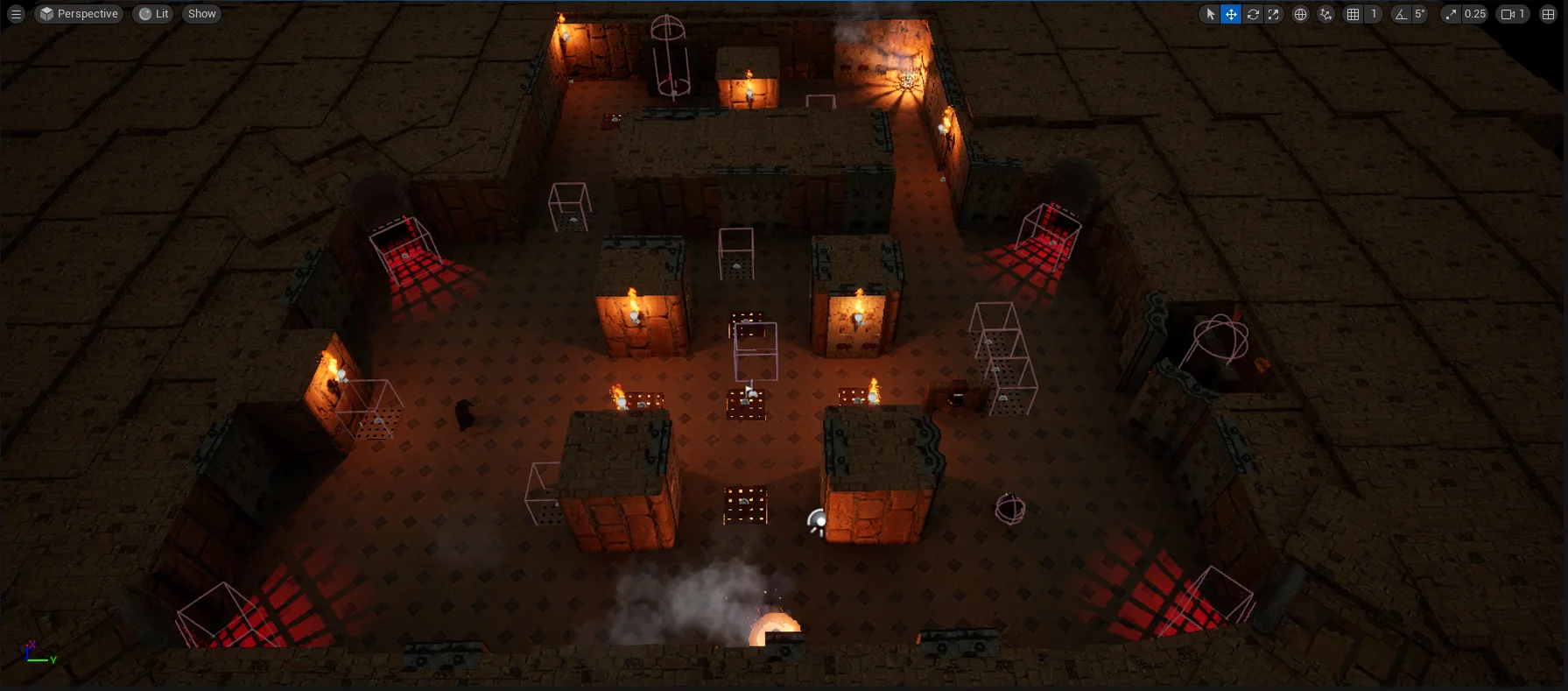The height and width of the screenshot is (691, 1568).
Task: Select the scale tool
Action: (1274, 14)
